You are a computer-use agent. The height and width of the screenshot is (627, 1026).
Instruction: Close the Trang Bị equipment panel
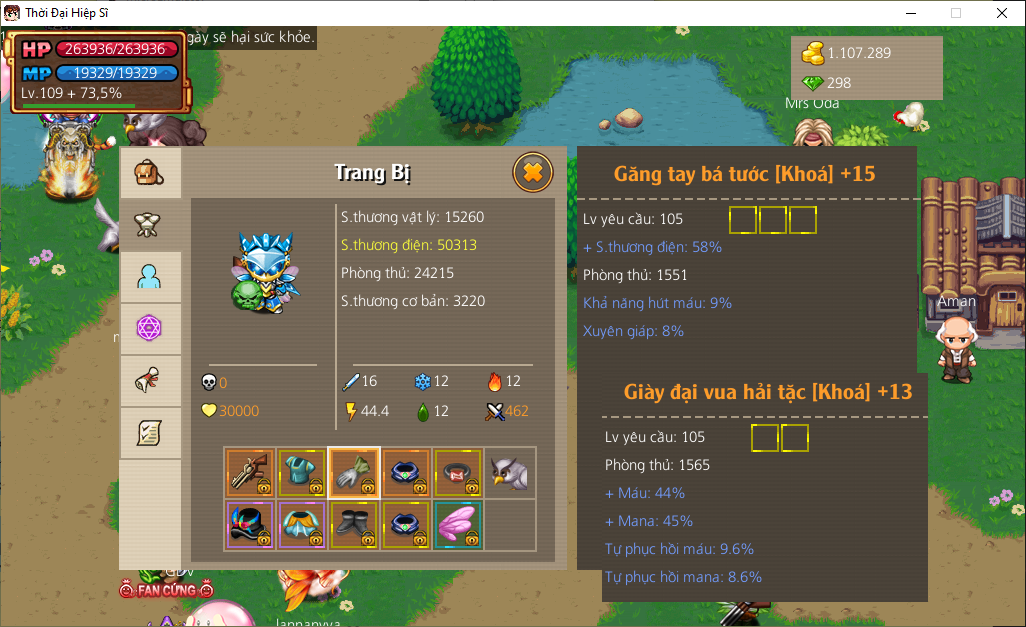[x=533, y=173]
